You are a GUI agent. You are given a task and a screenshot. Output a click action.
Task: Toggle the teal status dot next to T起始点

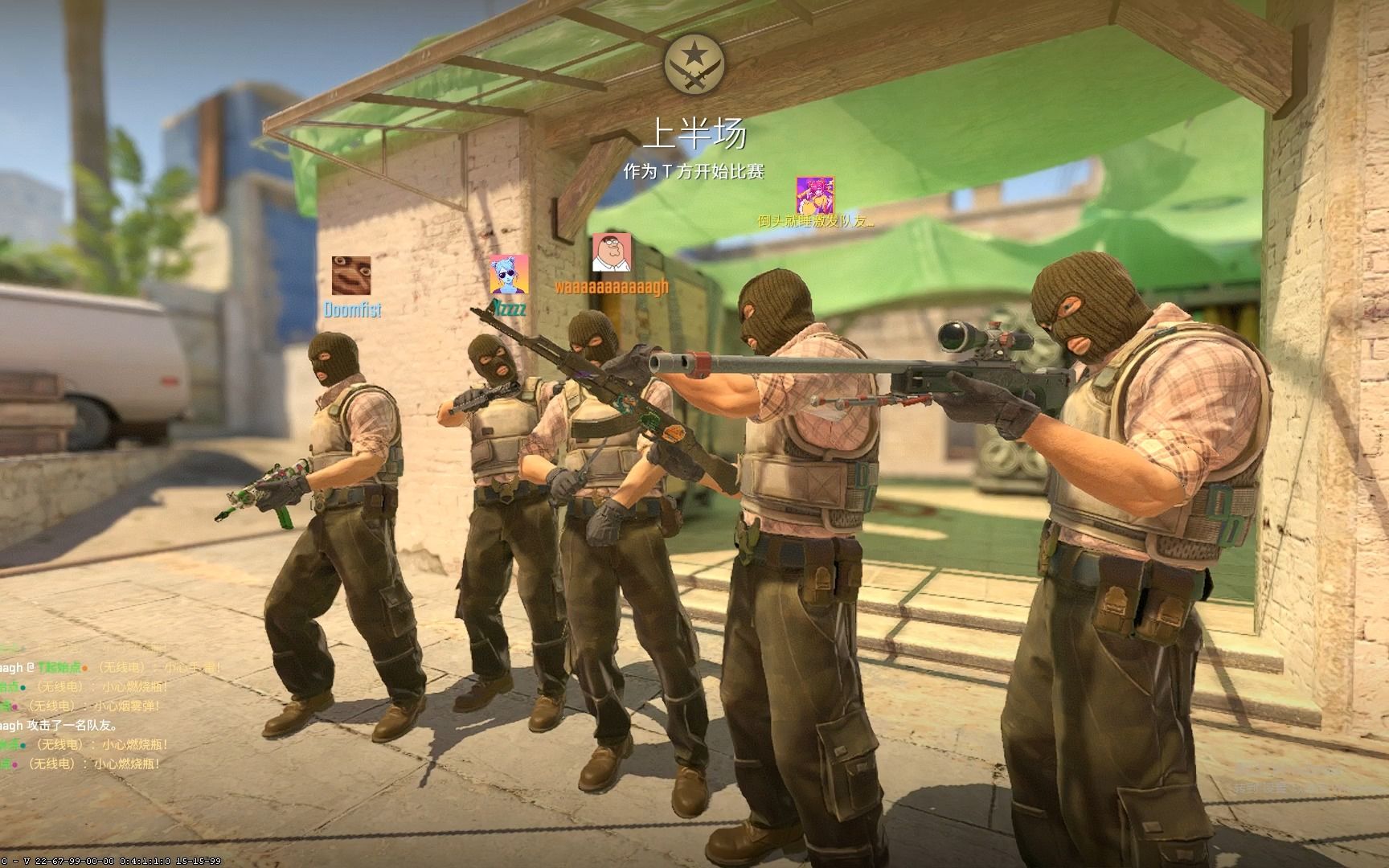tap(23, 688)
